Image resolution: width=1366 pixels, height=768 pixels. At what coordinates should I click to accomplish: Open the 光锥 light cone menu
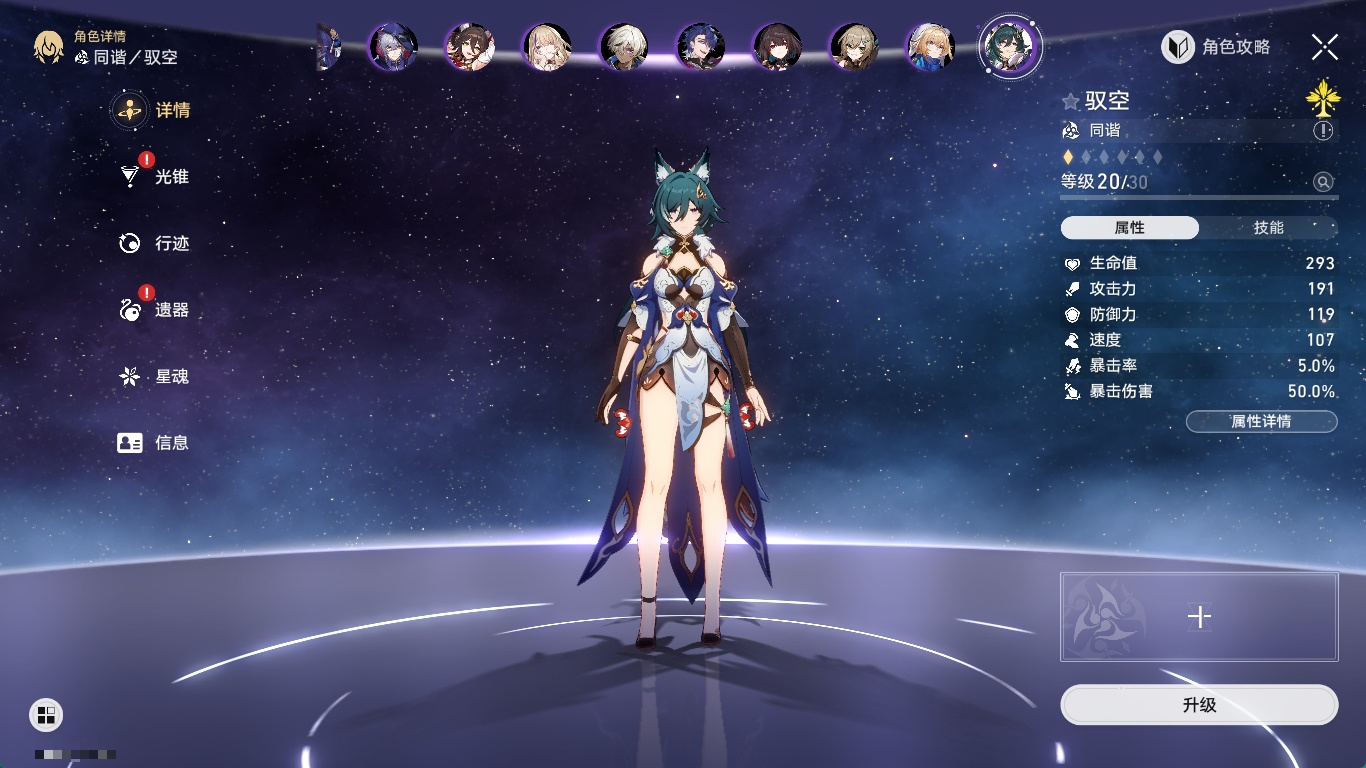click(x=155, y=177)
